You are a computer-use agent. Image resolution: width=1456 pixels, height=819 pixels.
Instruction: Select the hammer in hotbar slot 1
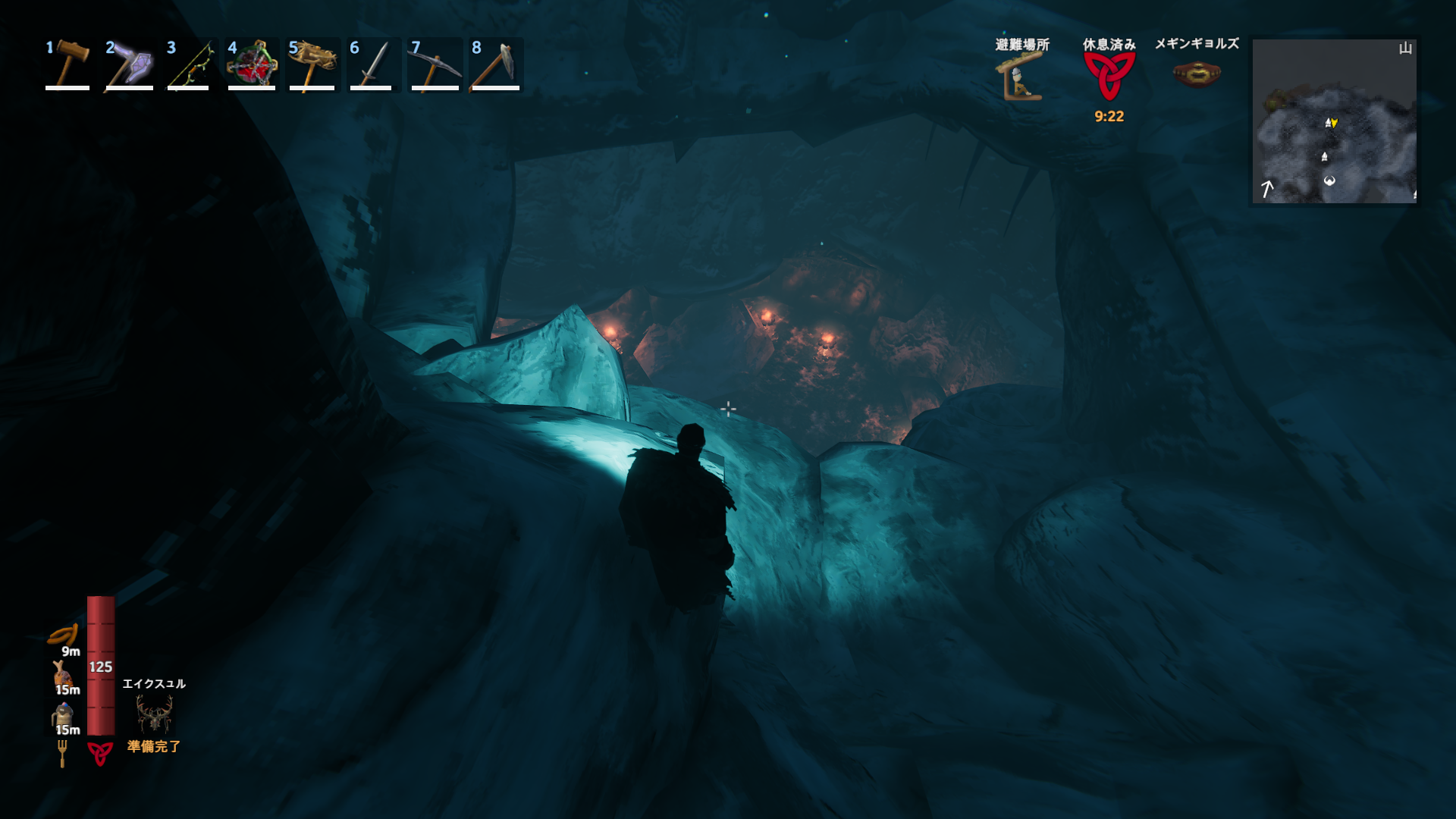67,65
